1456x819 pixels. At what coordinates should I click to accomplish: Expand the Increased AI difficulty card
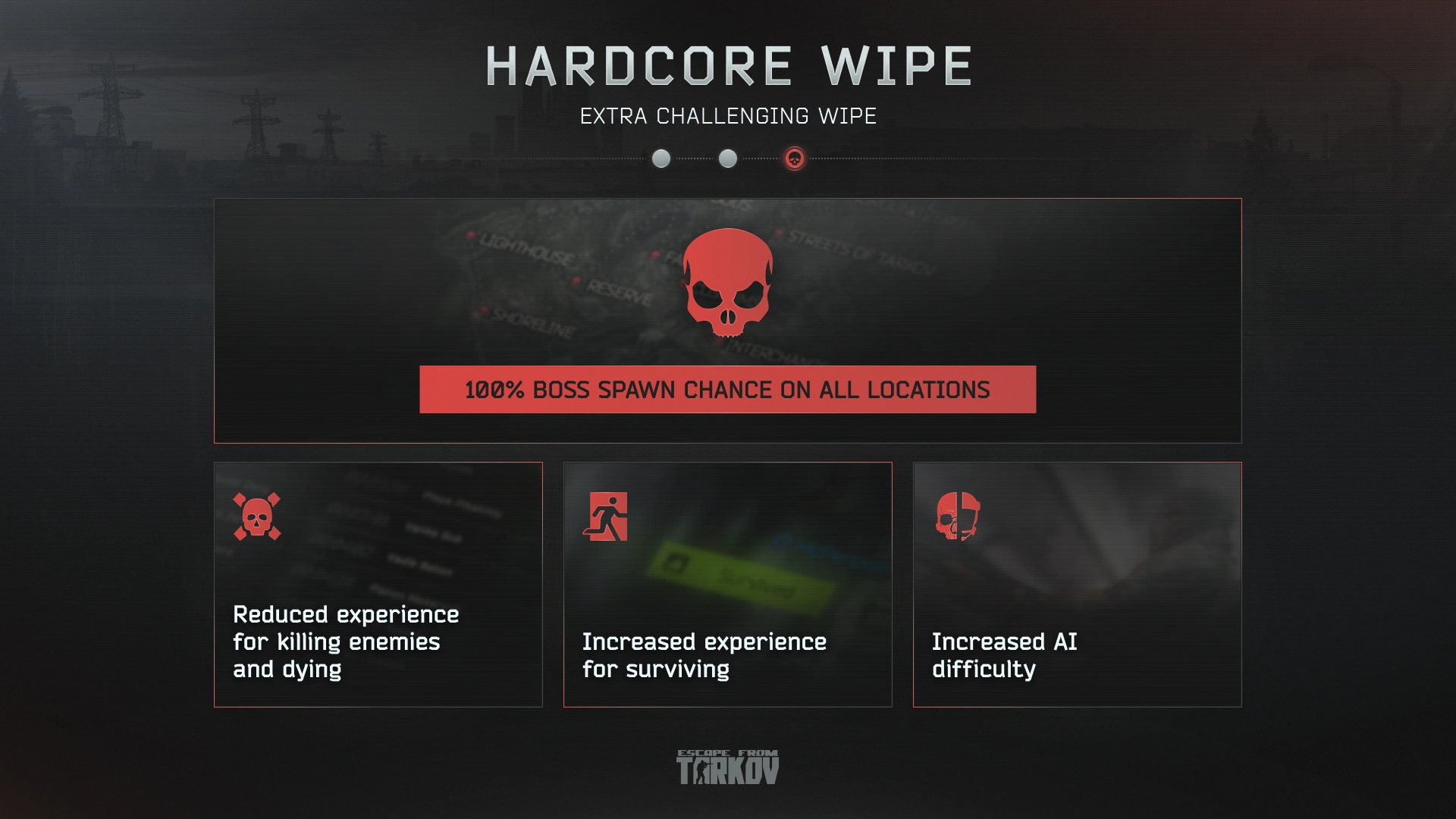click(1078, 584)
